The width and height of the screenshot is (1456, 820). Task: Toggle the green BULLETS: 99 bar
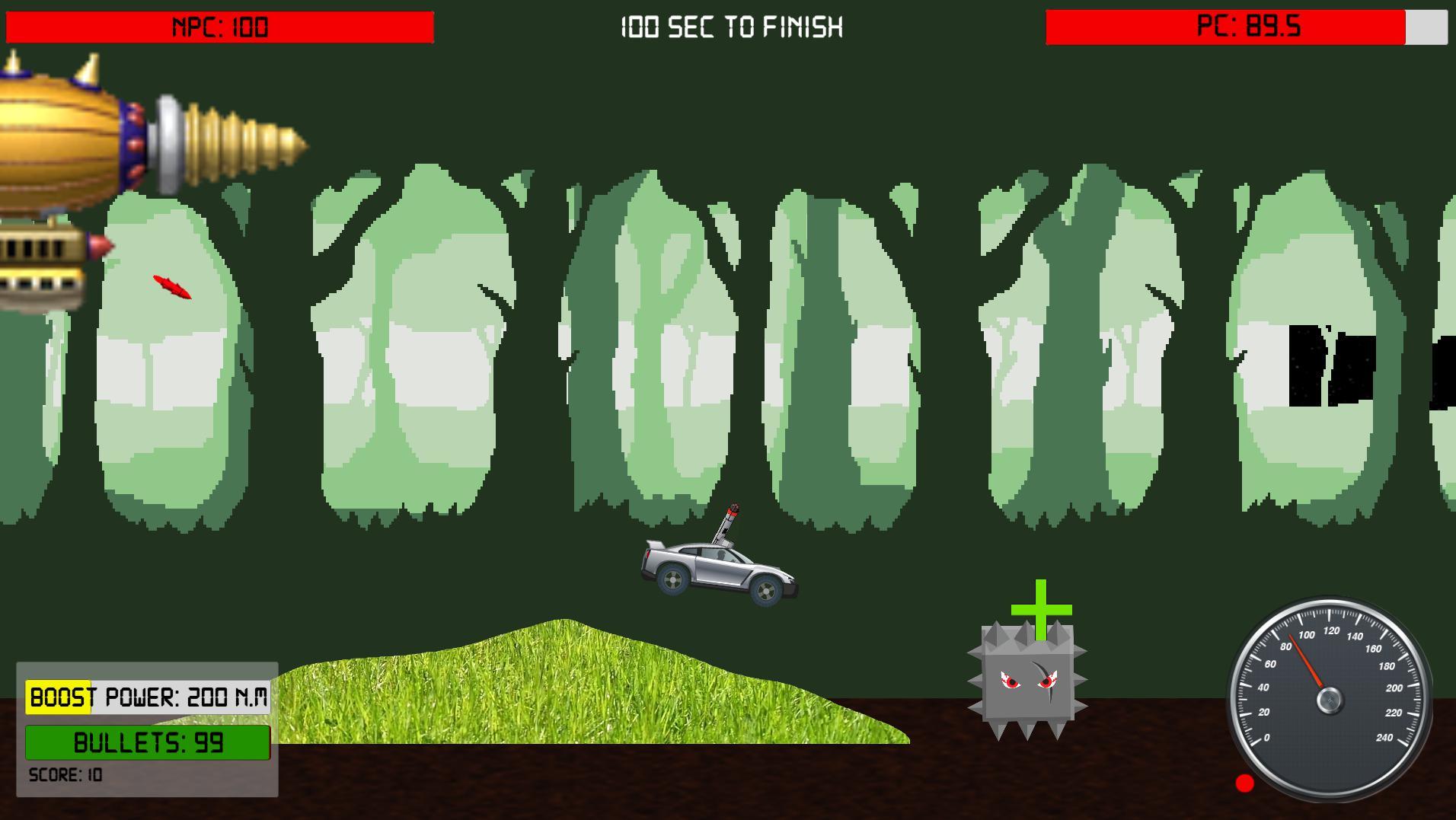tap(148, 742)
